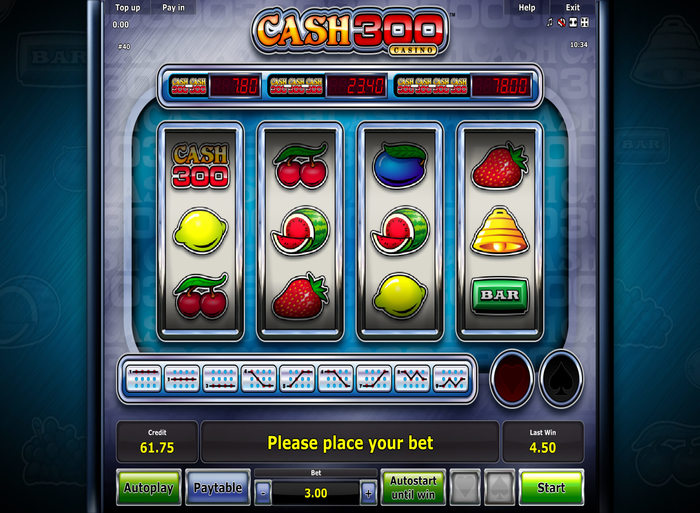Hit the green Start button
Screen dimensions: 700x513
click(x=551, y=488)
